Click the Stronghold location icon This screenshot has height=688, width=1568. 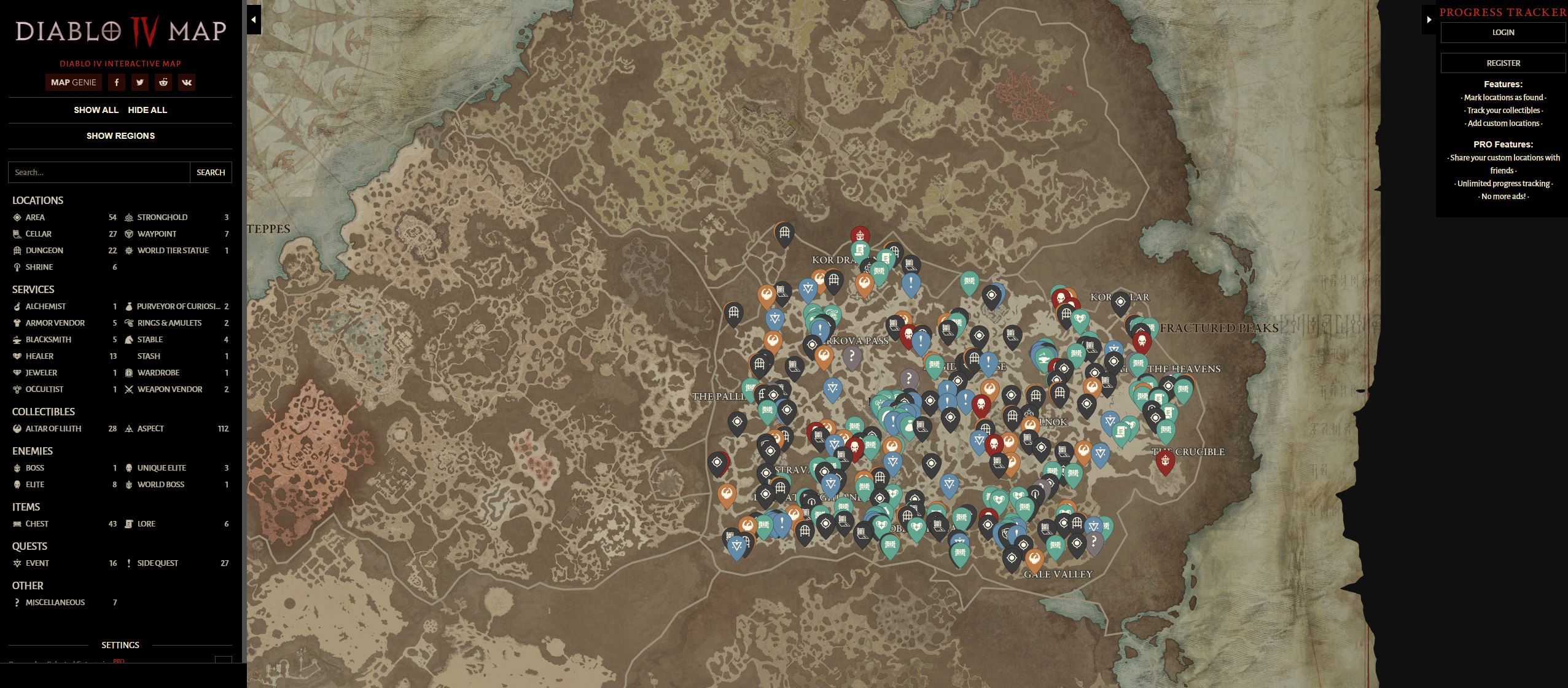click(128, 217)
